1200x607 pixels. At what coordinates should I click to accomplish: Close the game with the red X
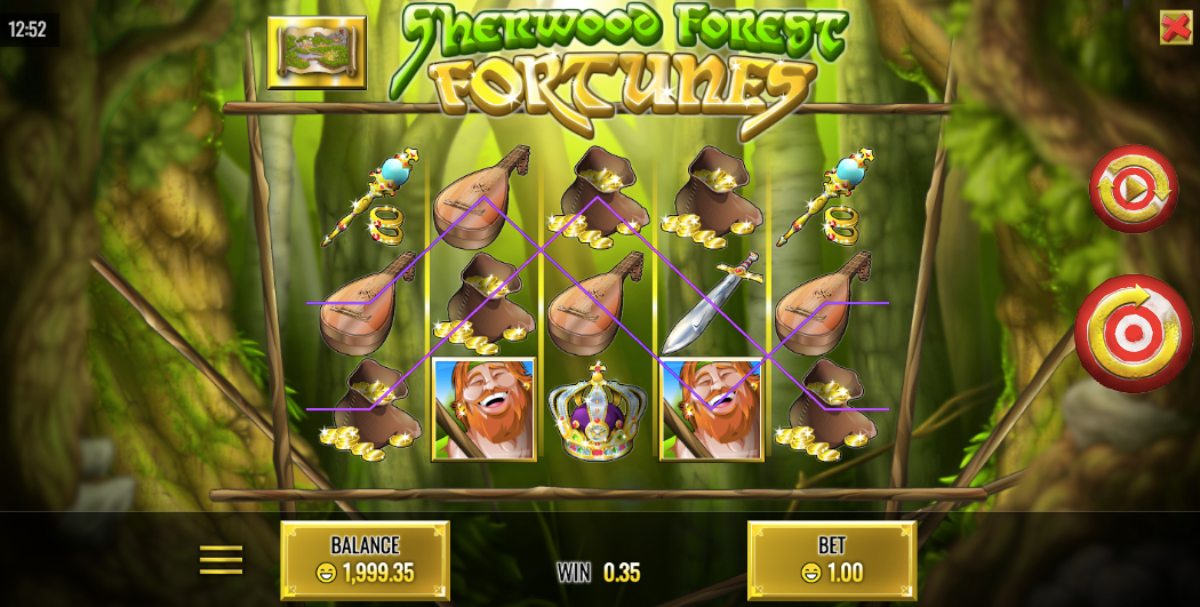pos(1175,27)
